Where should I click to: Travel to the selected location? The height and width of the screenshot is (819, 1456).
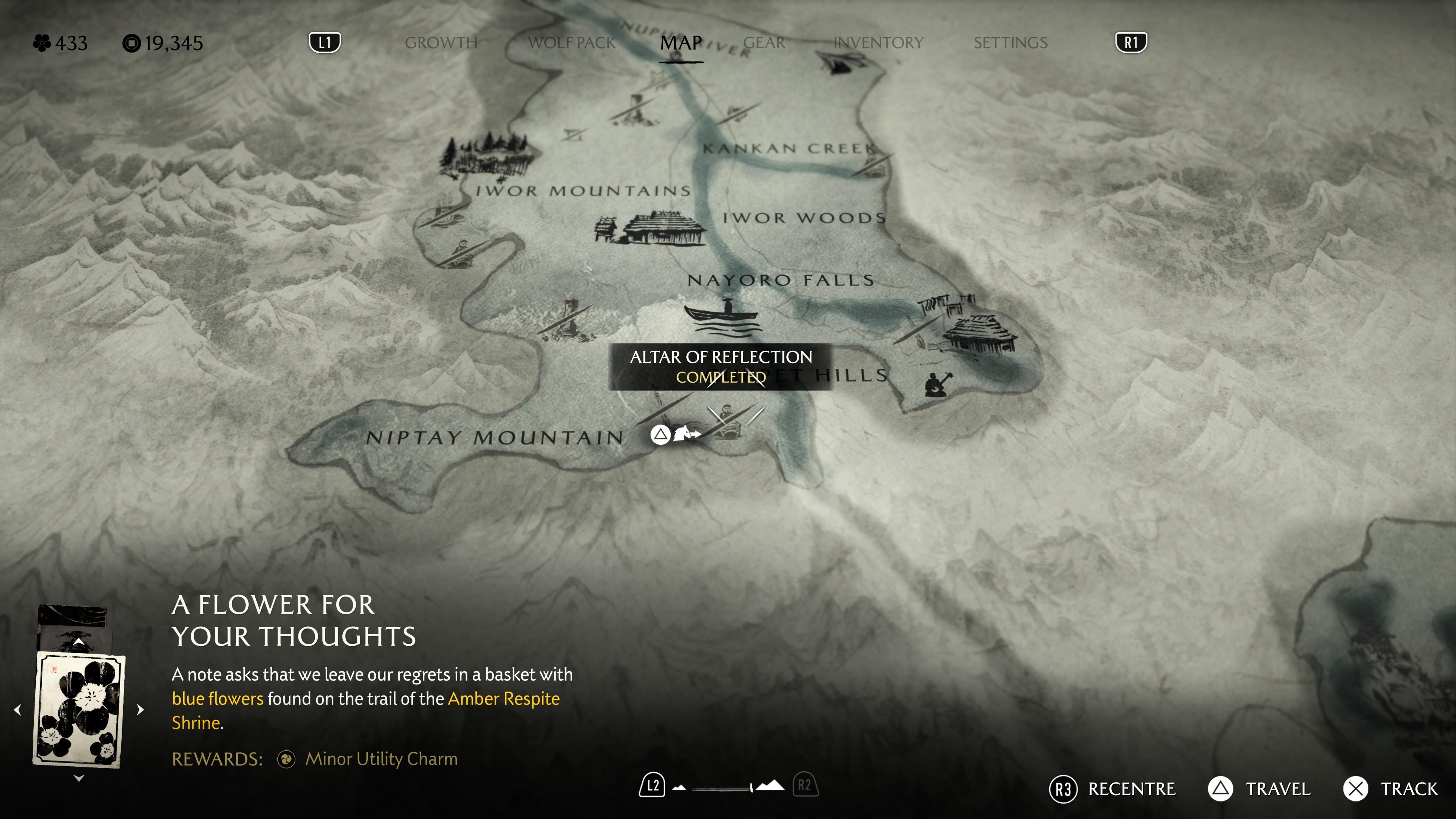tap(1260, 789)
